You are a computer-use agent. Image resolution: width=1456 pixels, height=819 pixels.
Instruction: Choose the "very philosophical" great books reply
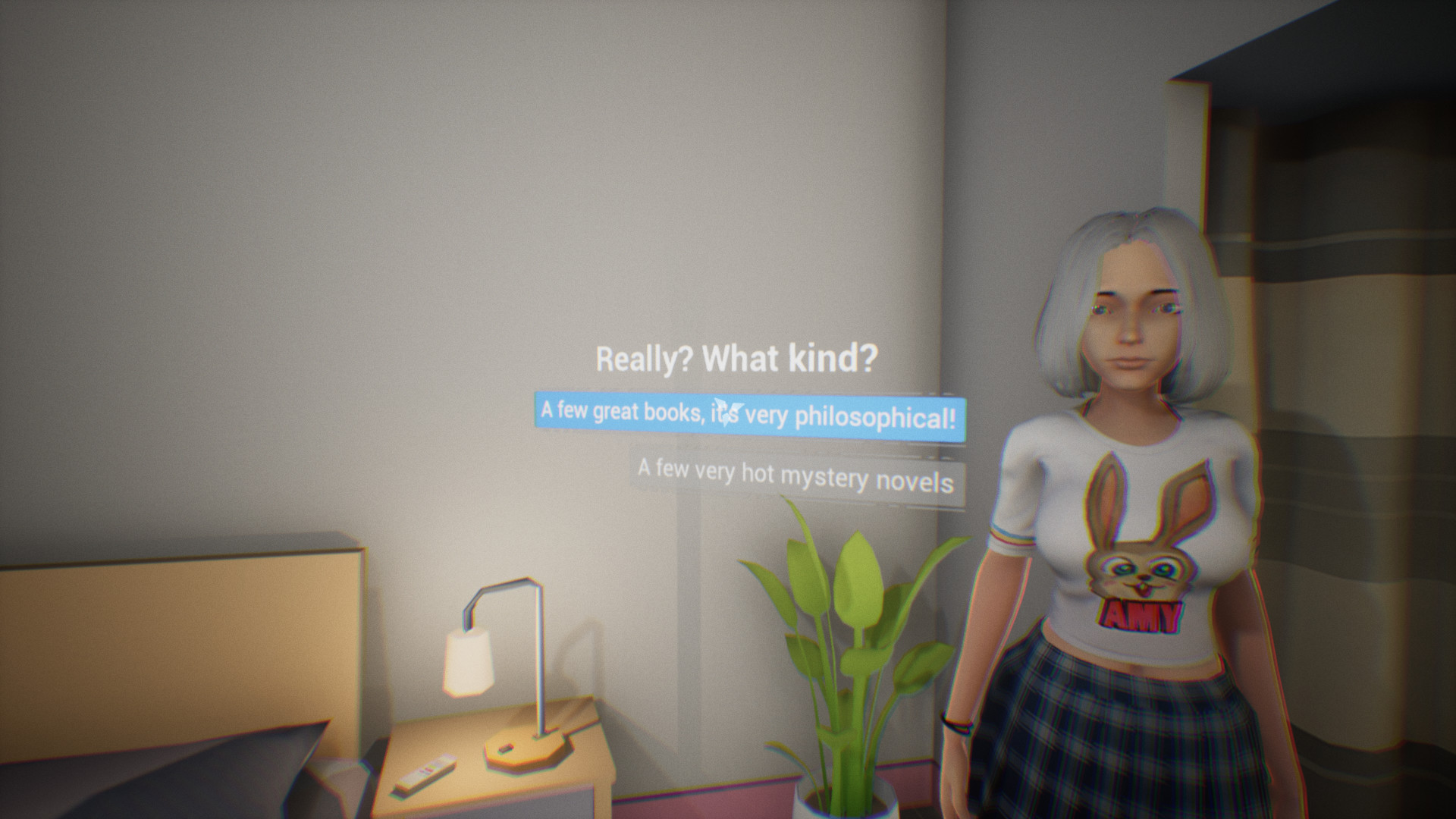[749, 416]
